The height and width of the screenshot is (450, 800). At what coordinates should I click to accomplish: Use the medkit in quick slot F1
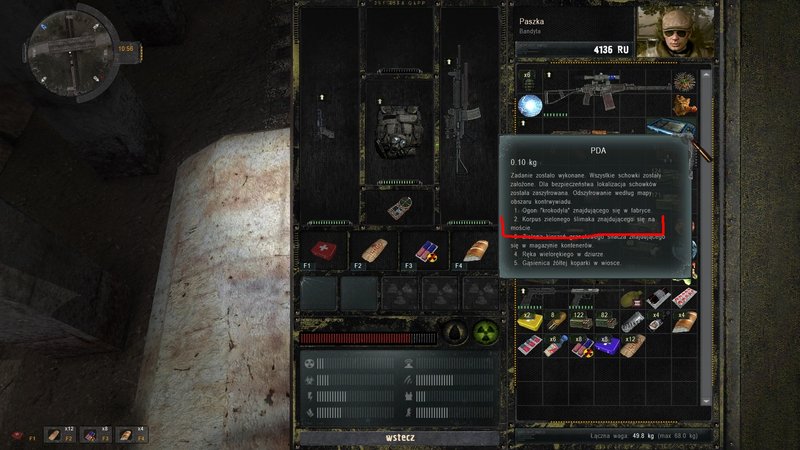click(x=322, y=251)
